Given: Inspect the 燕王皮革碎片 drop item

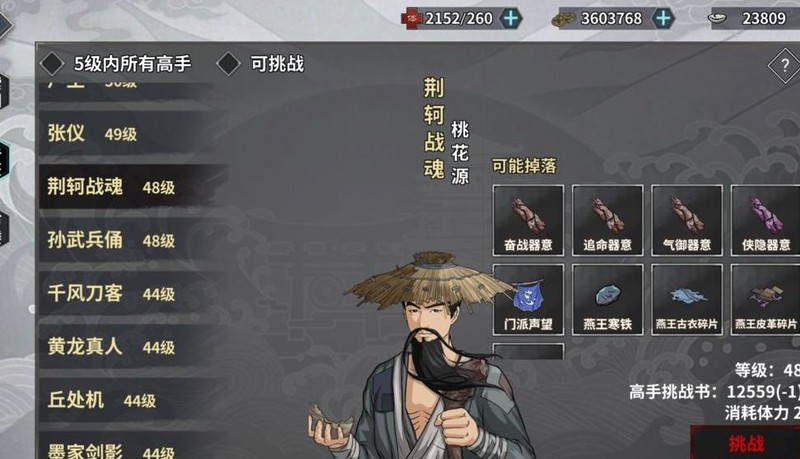Looking at the screenshot, I should coord(766,298).
